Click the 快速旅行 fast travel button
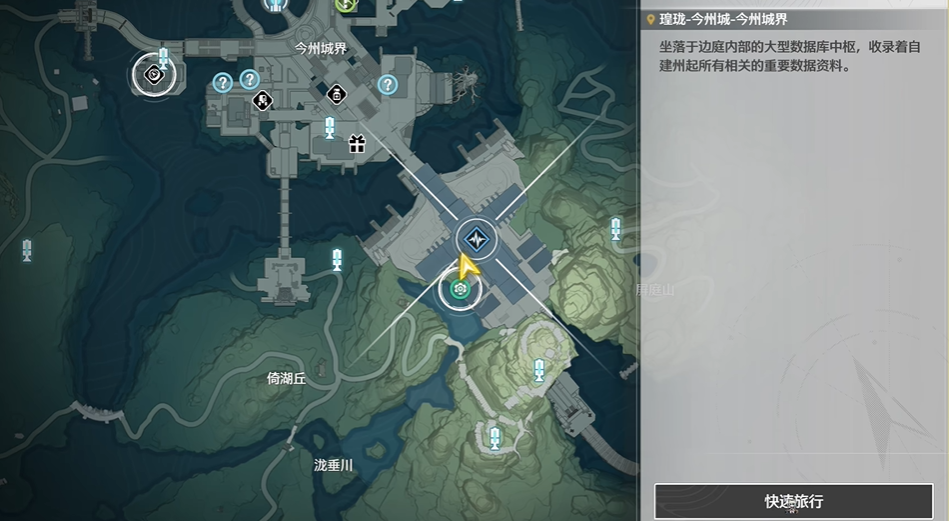949x521 pixels. coord(794,501)
